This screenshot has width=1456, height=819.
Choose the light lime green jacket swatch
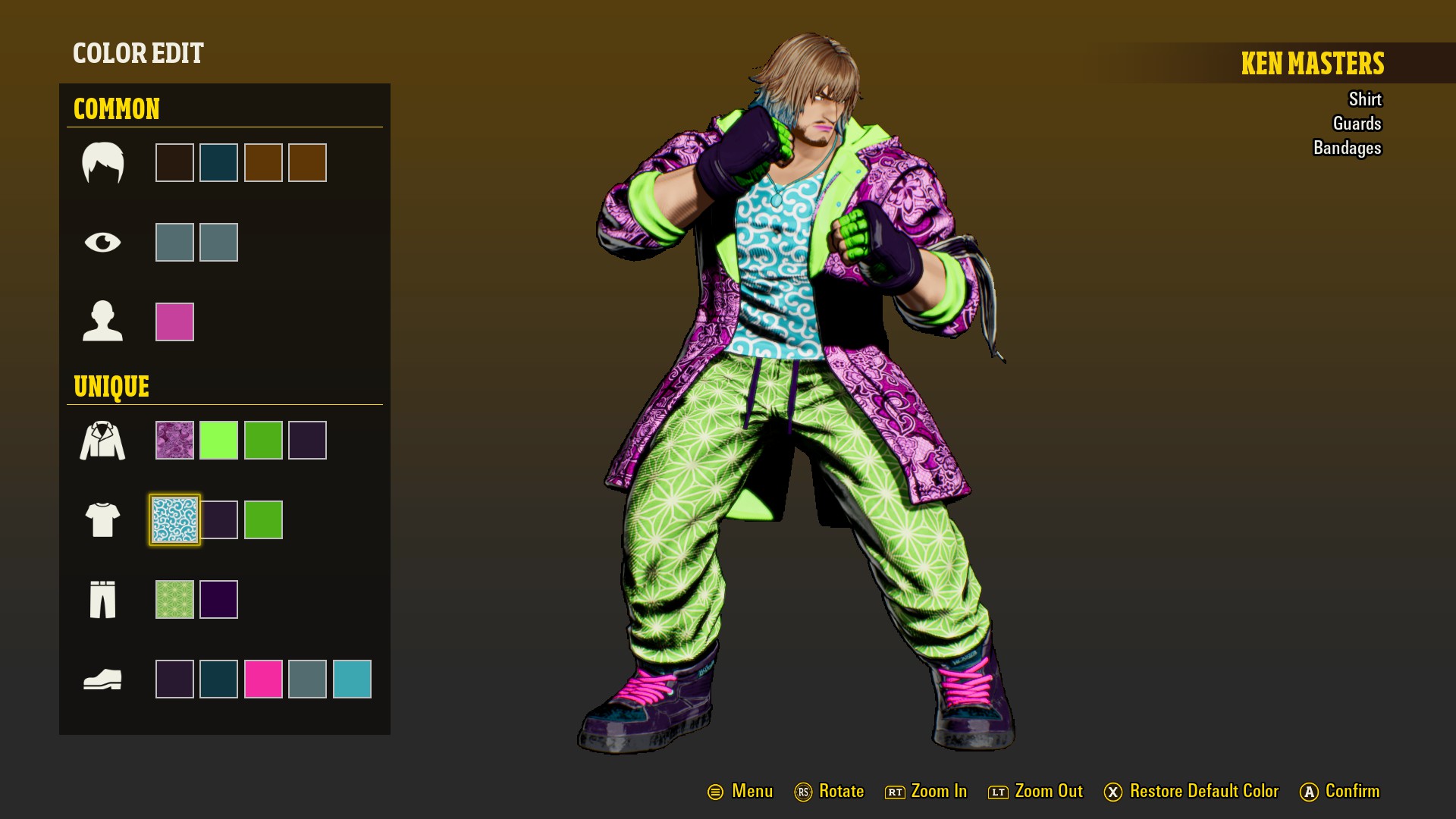pos(218,440)
